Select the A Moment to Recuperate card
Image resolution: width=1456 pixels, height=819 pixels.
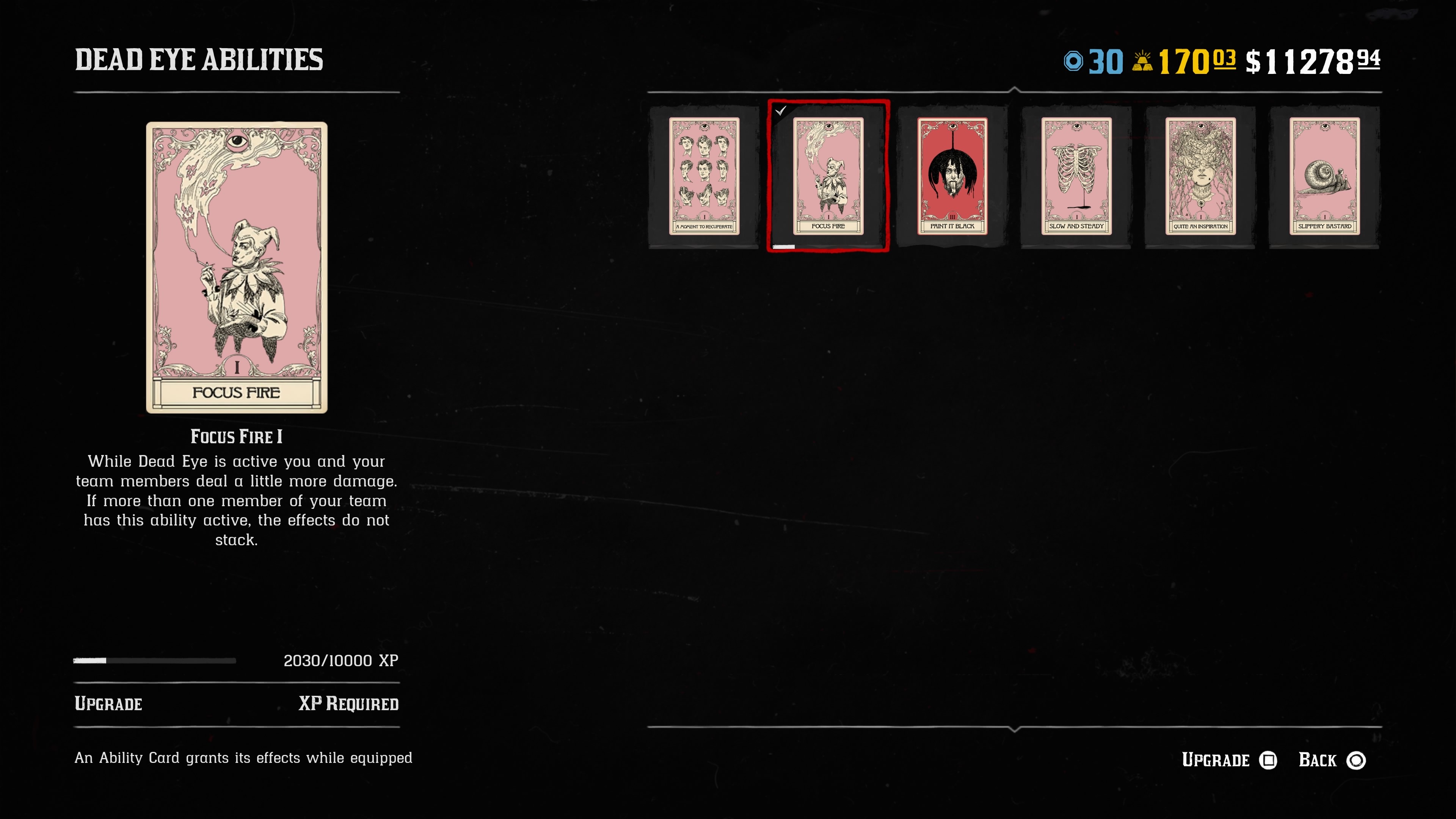click(704, 176)
